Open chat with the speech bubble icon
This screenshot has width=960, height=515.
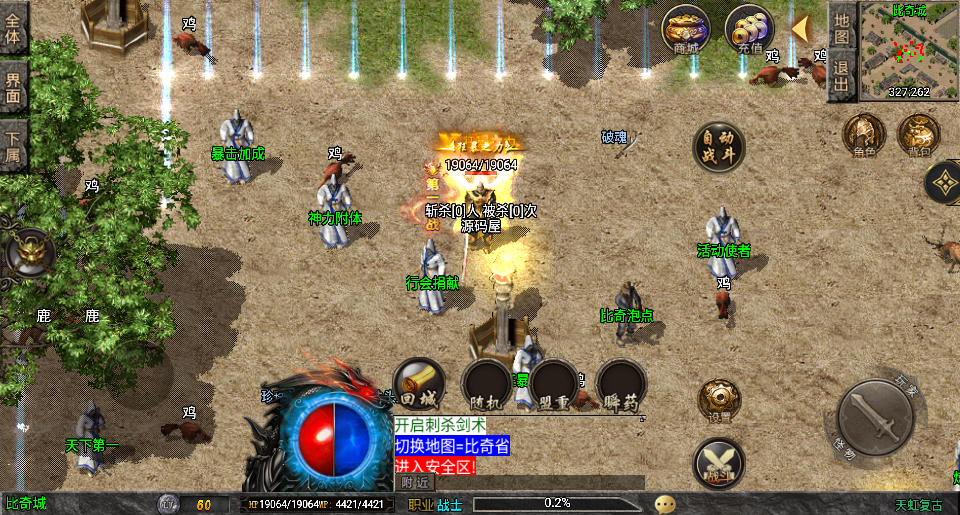tap(665, 504)
